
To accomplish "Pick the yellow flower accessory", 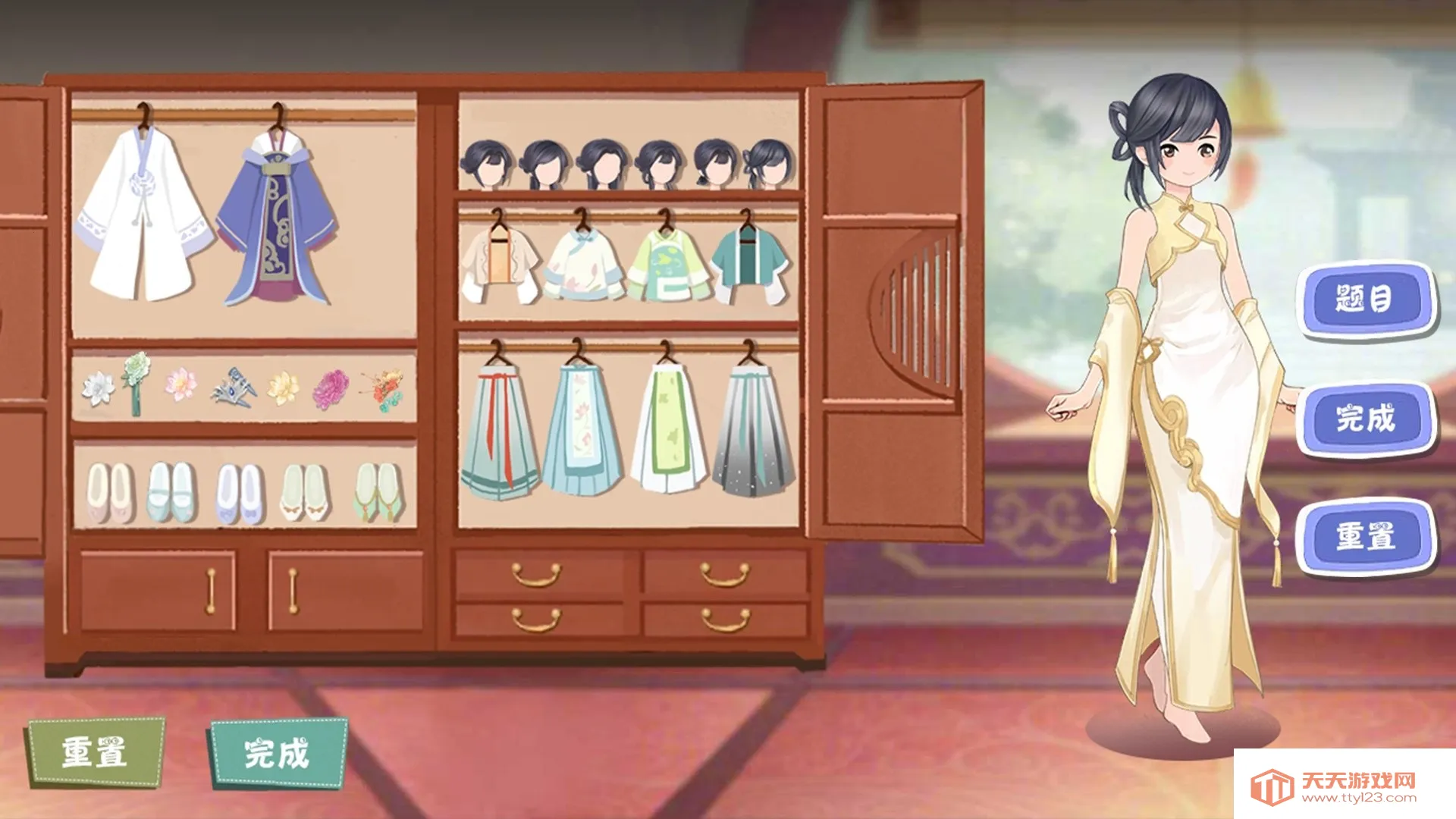I will [x=284, y=387].
